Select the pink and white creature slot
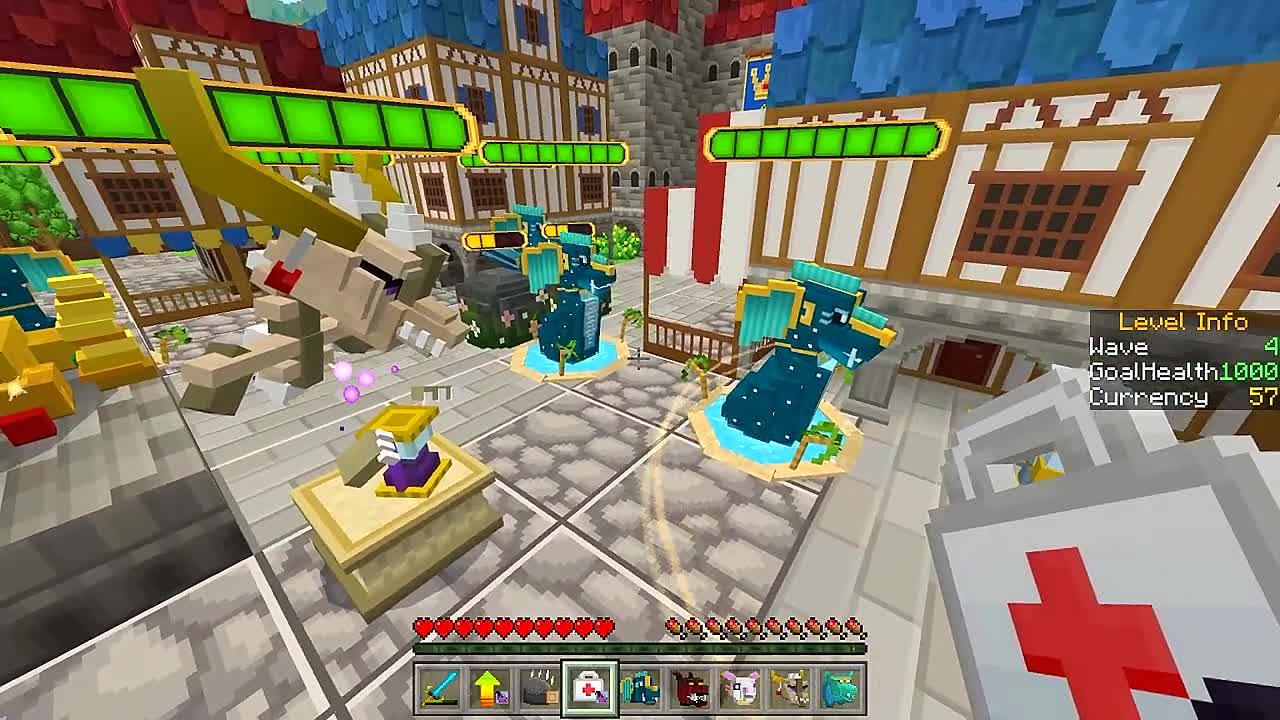The width and height of the screenshot is (1280, 720). [x=741, y=689]
